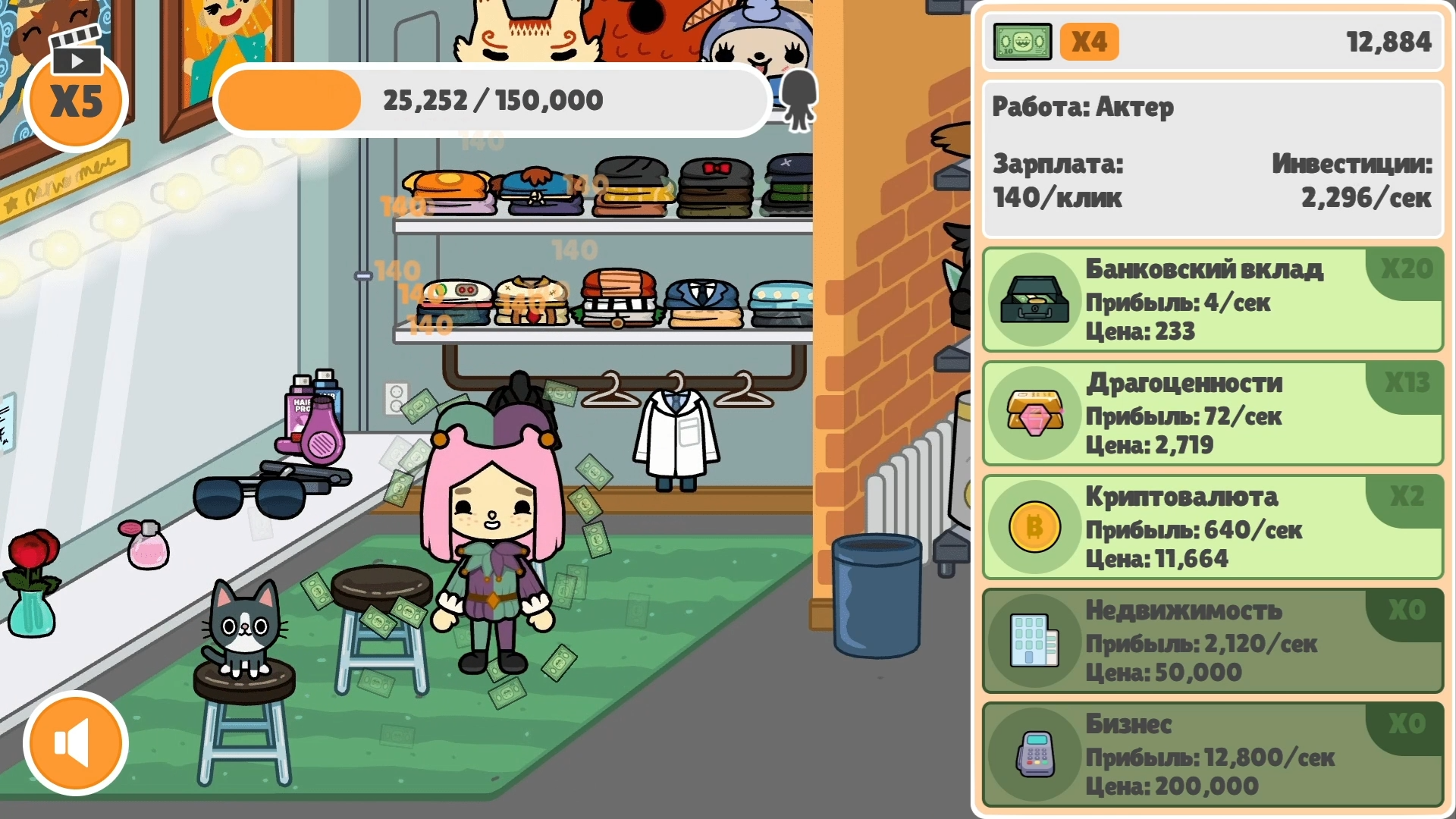This screenshot has height=819, width=1456.
Task: Click the green money bill icon
Action: (x=1022, y=42)
